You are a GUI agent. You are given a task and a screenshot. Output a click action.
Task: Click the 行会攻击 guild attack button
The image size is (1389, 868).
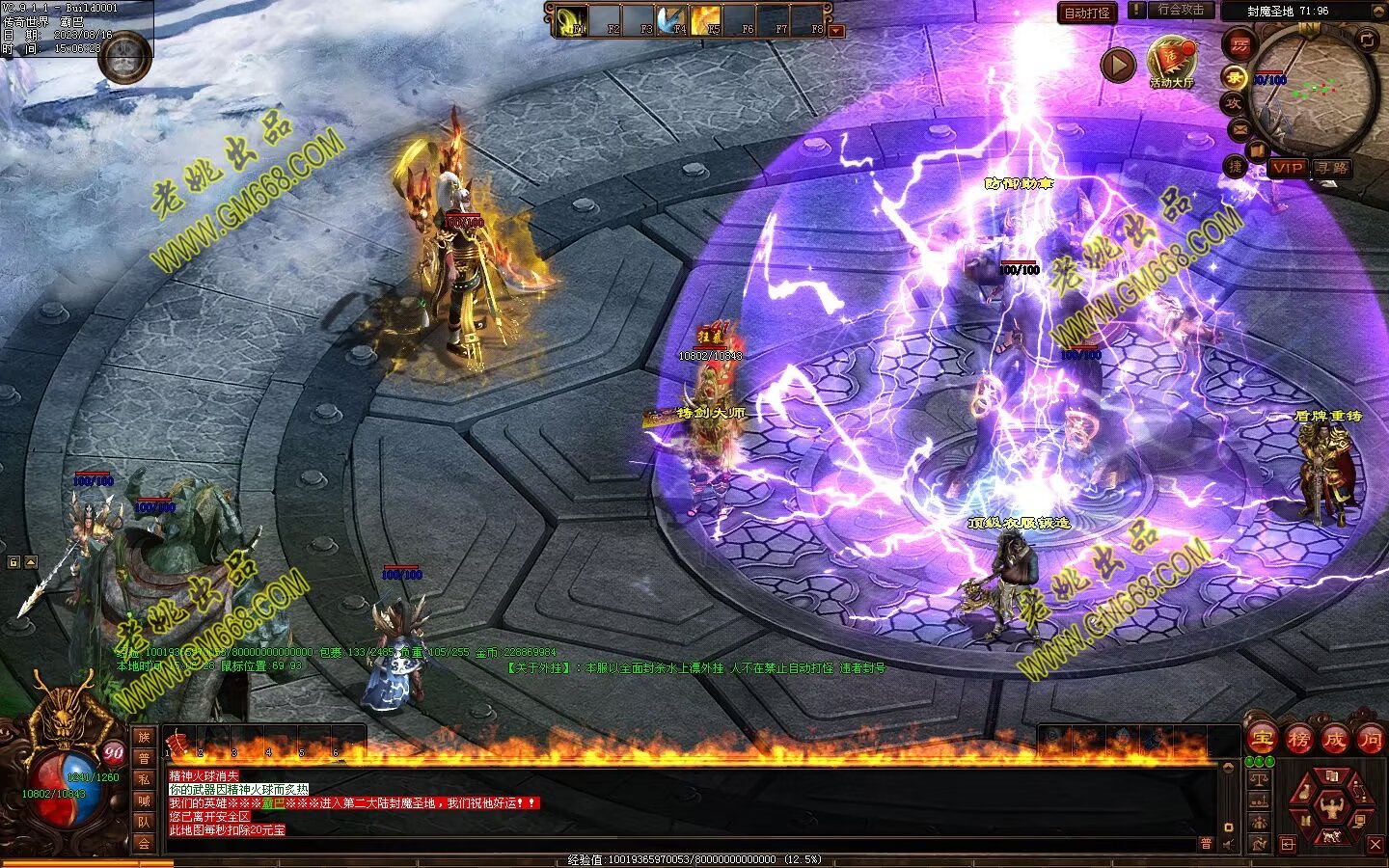click(1181, 10)
